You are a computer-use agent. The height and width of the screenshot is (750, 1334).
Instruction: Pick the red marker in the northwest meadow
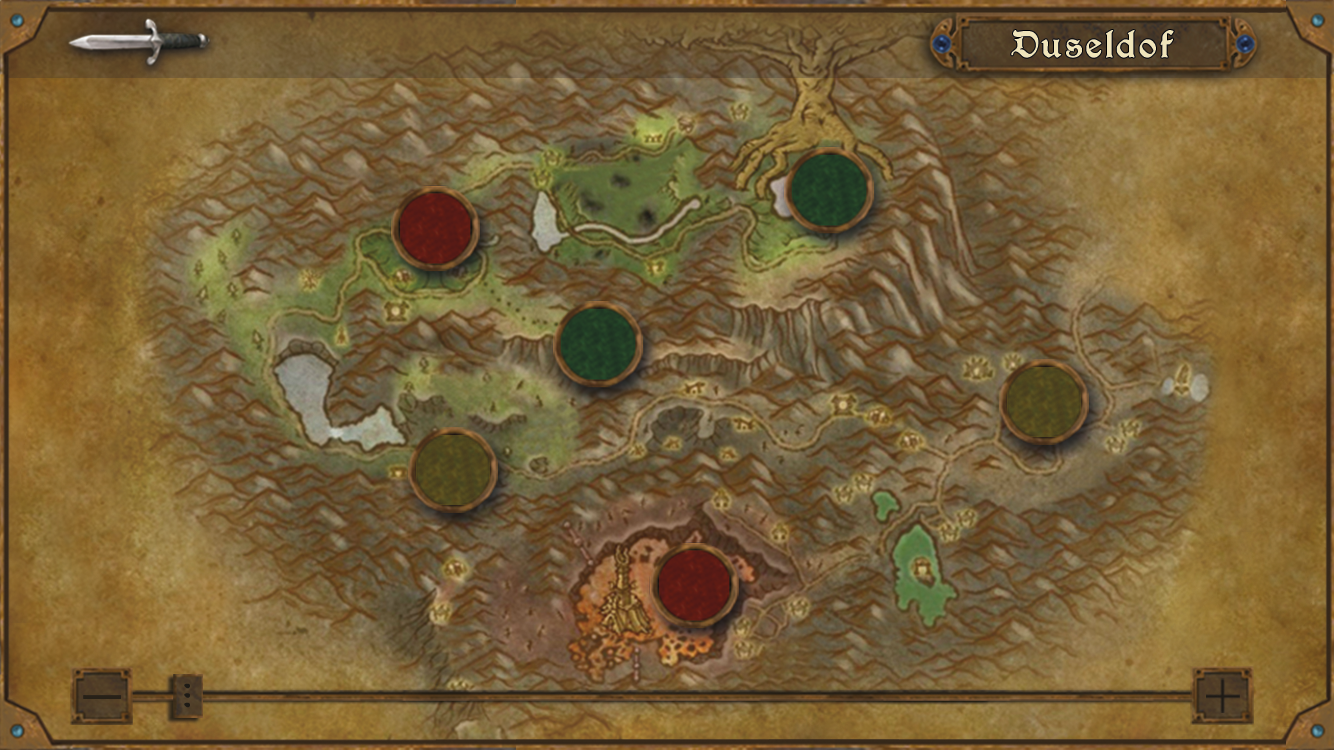pyautogui.click(x=435, y=228)
